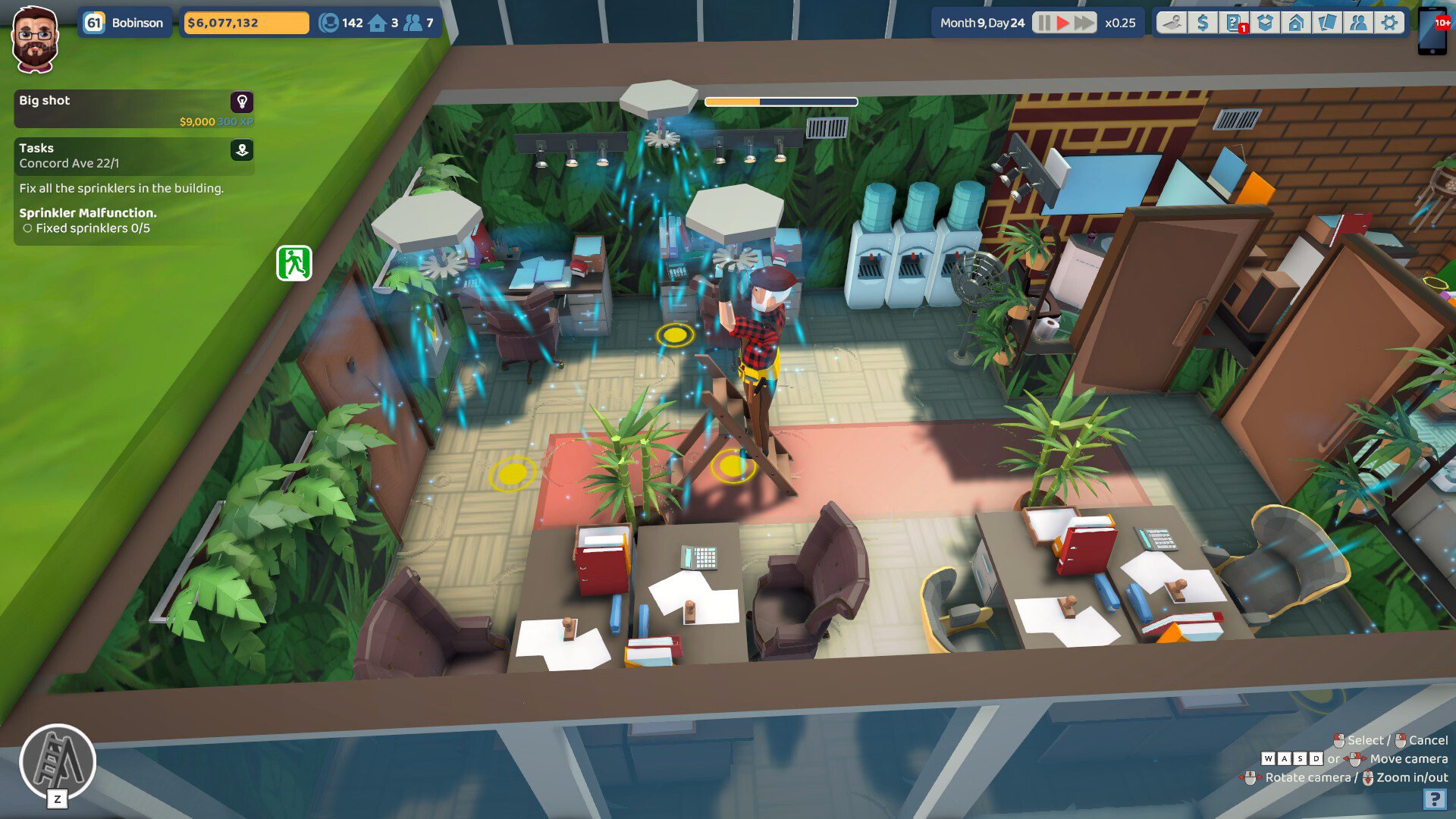
Task: Open the dollar-sign finances menu
Action: tap(1203, 23)
